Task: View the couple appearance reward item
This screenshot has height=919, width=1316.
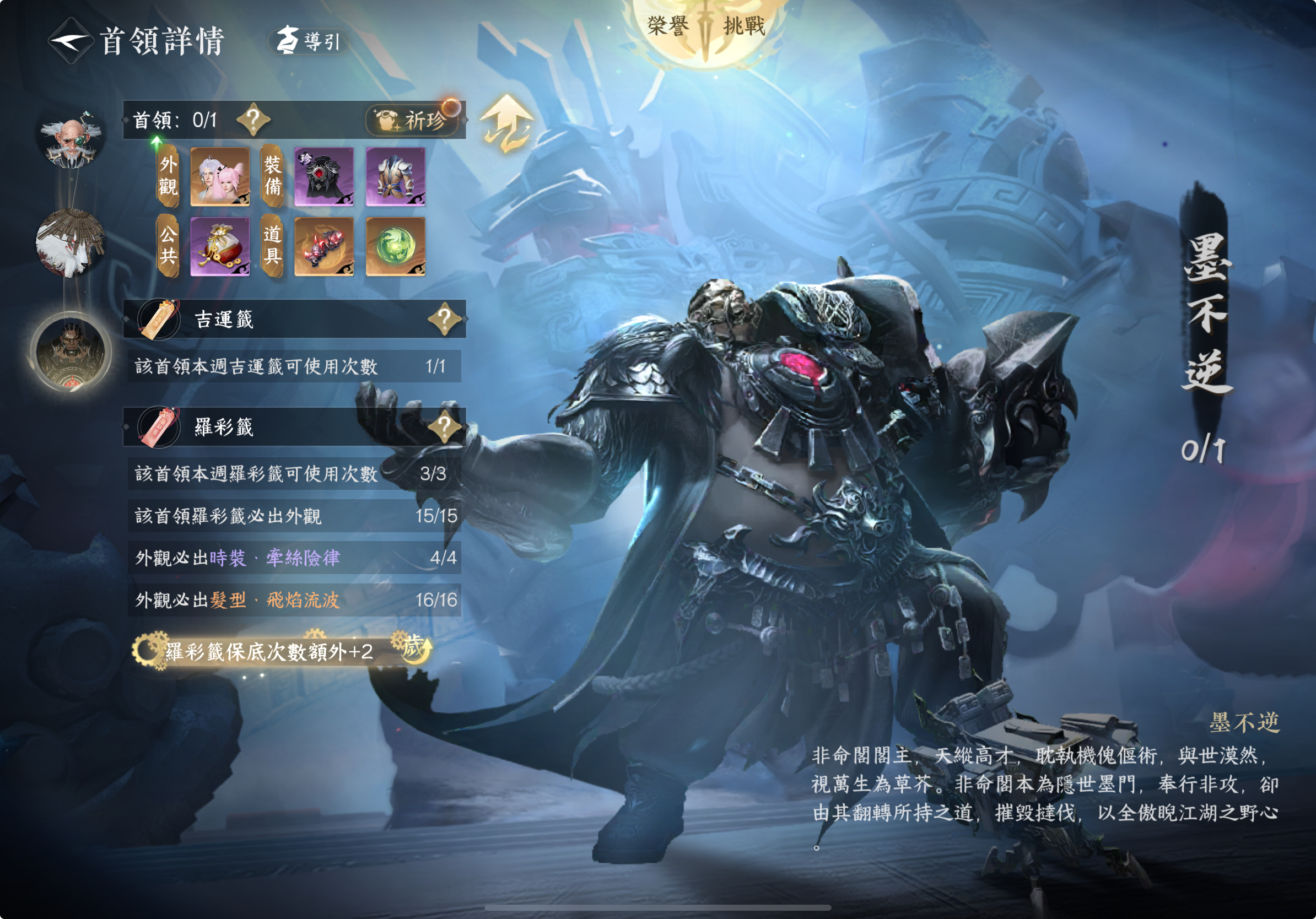Action: pos(220,176)
